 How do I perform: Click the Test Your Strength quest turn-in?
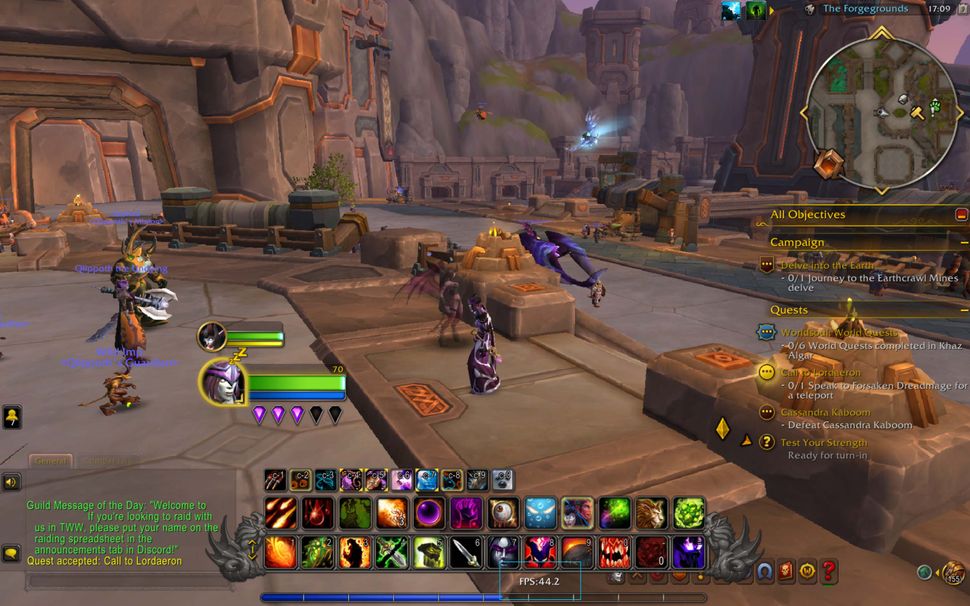coord(823,442)
